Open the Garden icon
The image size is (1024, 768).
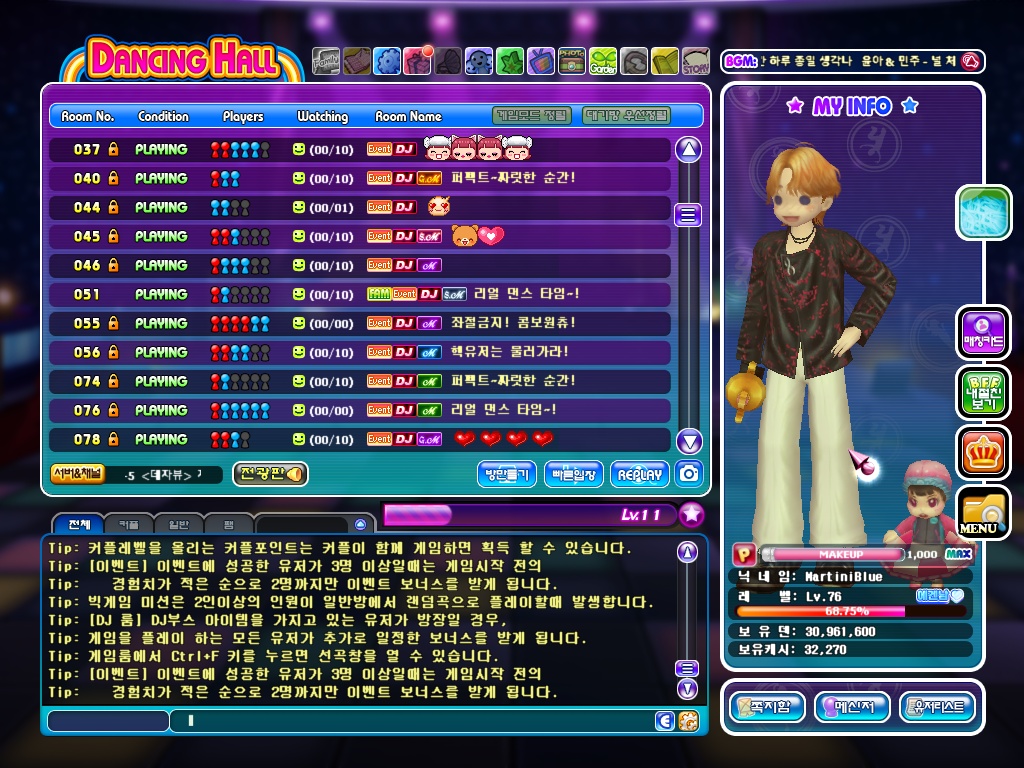603,62
